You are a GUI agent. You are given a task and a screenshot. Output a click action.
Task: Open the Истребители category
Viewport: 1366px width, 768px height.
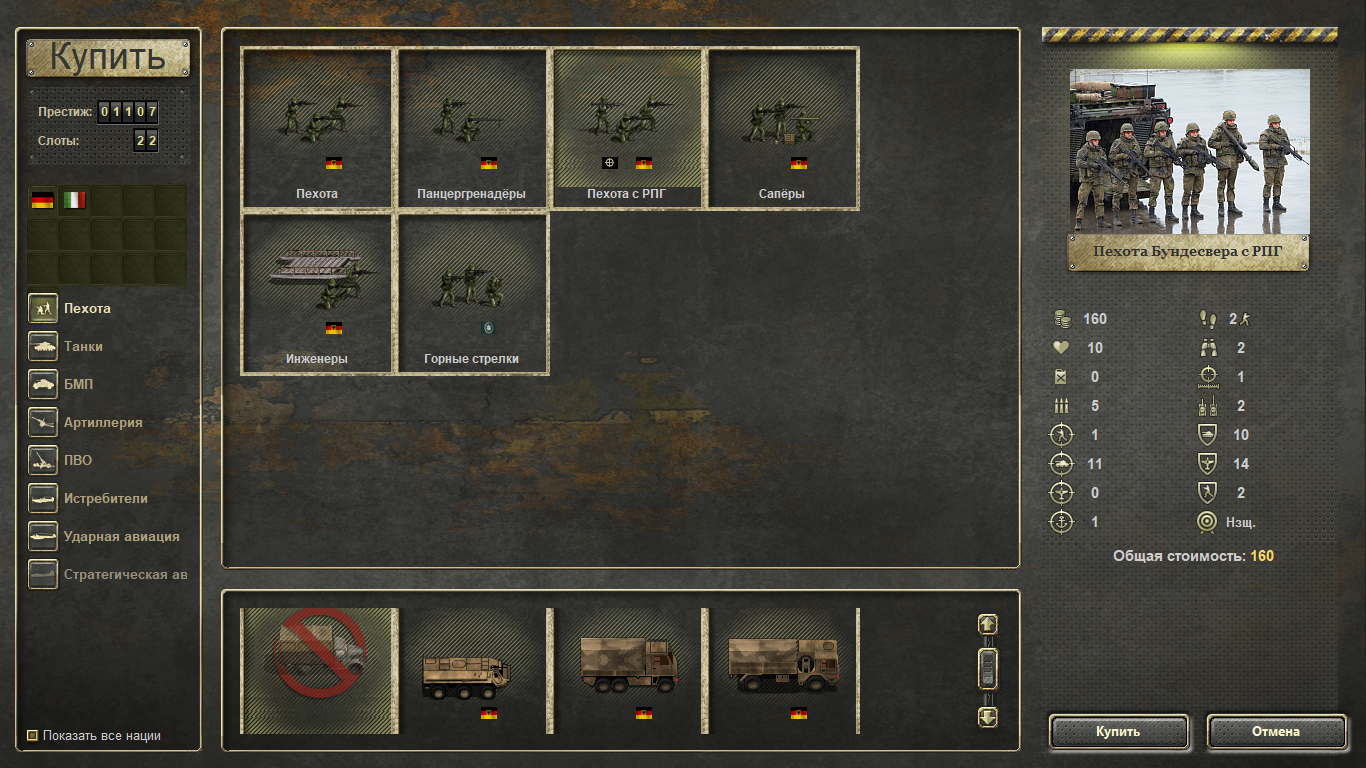tap(105, 498)
